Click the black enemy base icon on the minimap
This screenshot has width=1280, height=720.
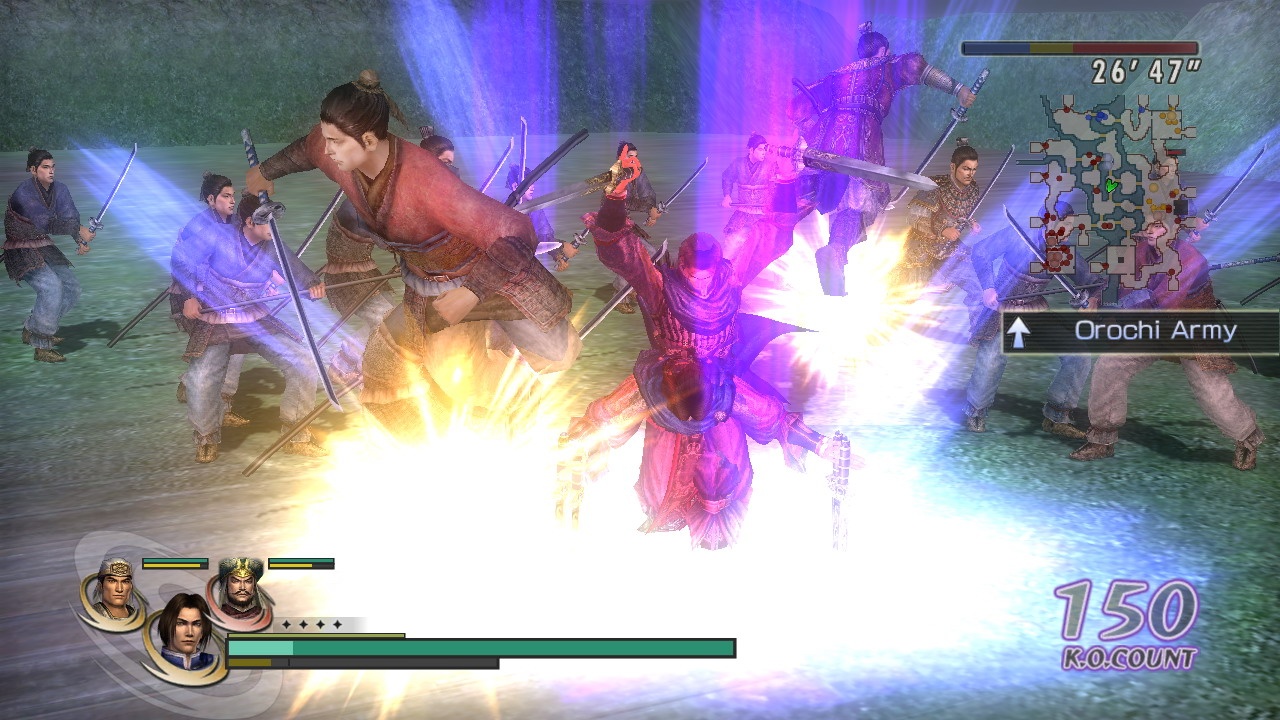[1181, 205]
